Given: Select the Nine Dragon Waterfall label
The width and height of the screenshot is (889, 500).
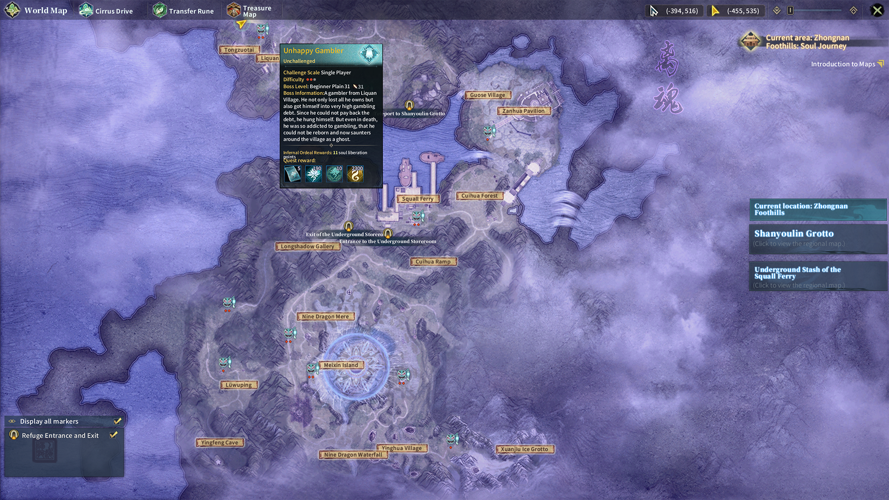Looking at the screenshot, I should 354,455.
